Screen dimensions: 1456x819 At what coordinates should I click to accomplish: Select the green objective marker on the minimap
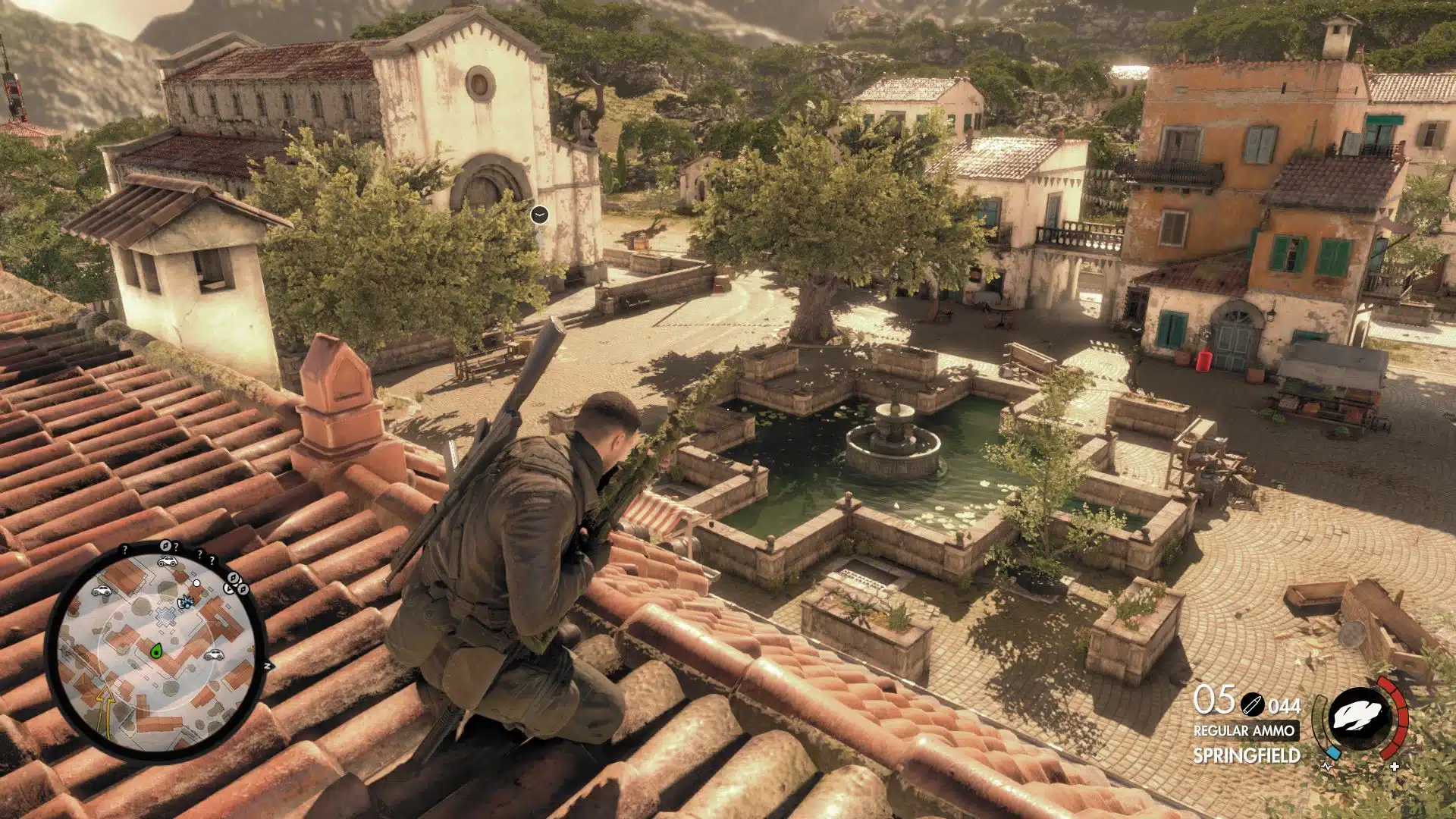157,651
